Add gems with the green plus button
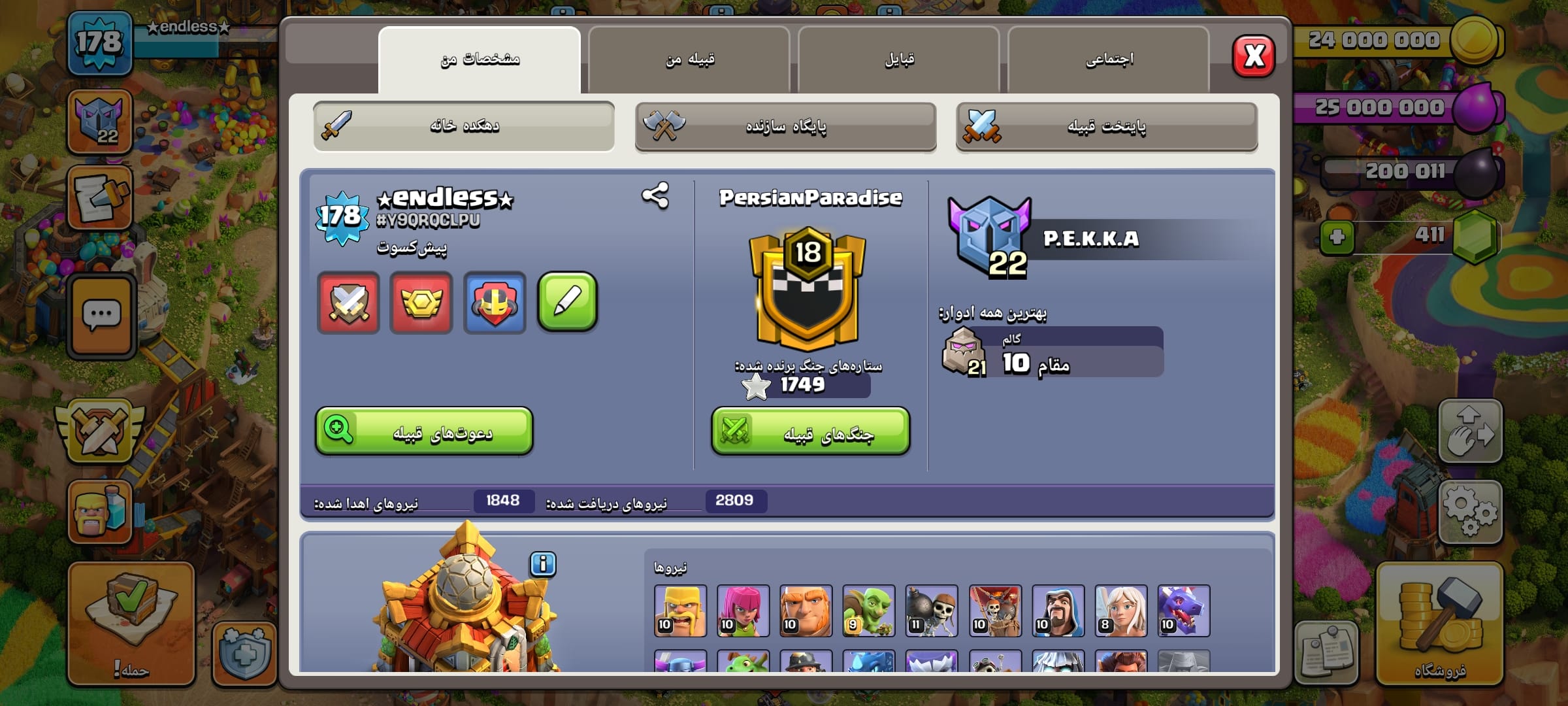 click(x=1337, y=237)
